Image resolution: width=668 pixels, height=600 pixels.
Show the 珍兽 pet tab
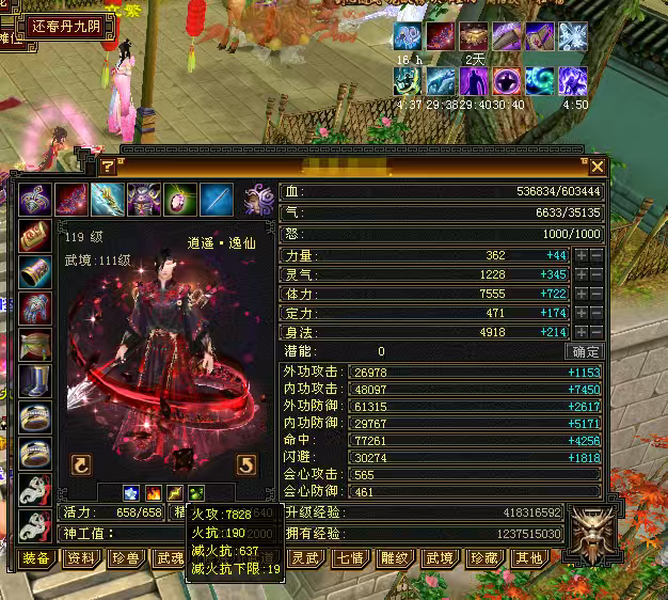point(125,559)
